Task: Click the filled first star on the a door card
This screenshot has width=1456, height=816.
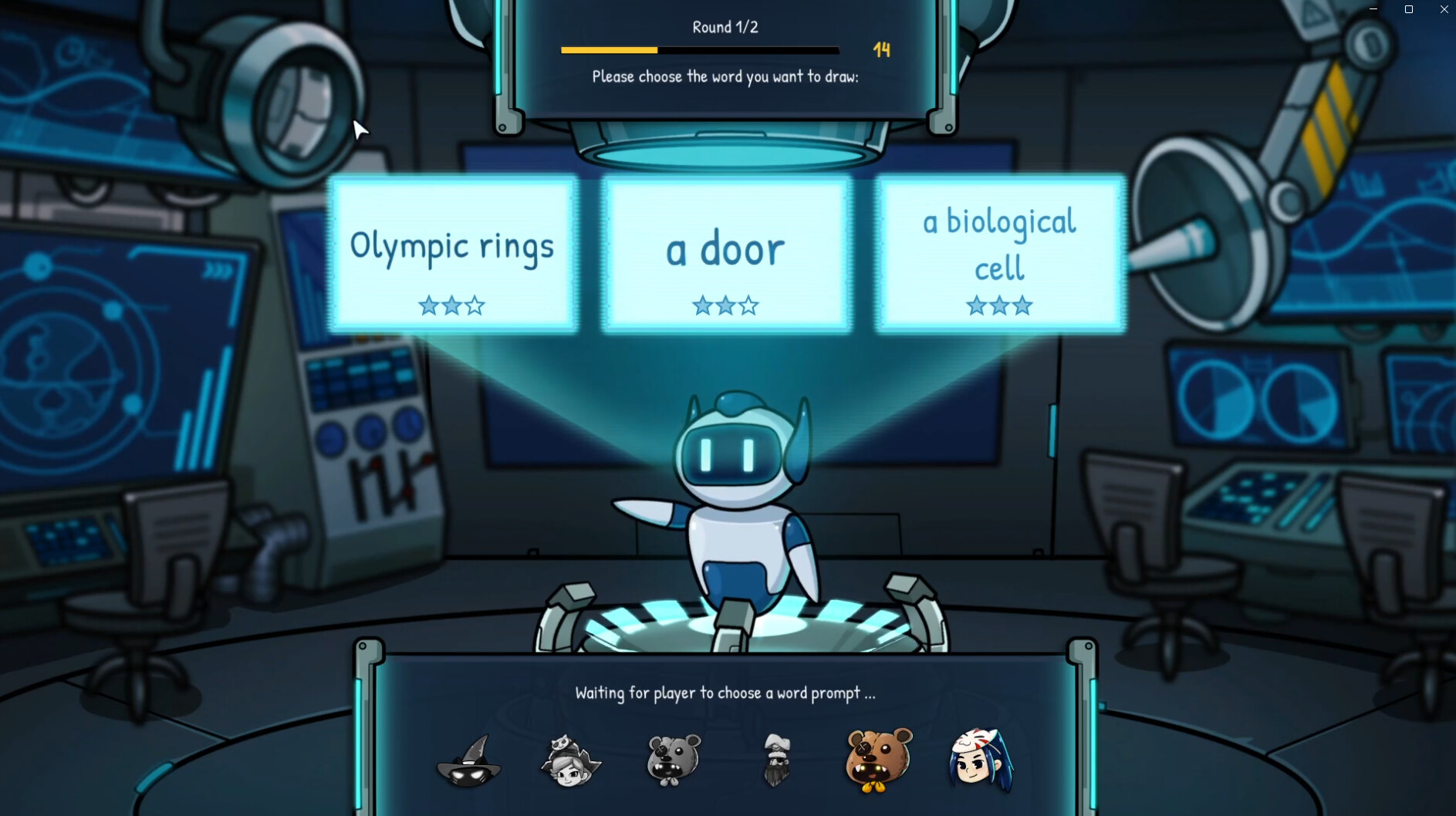Action: [x=703, y=305]
